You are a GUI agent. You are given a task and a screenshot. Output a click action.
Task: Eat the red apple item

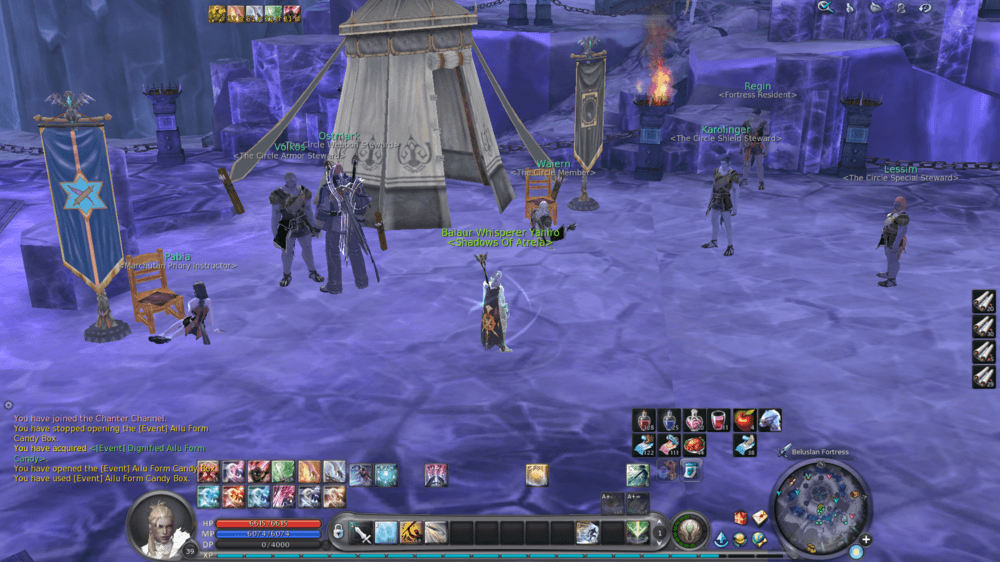[x=744, y=420]
